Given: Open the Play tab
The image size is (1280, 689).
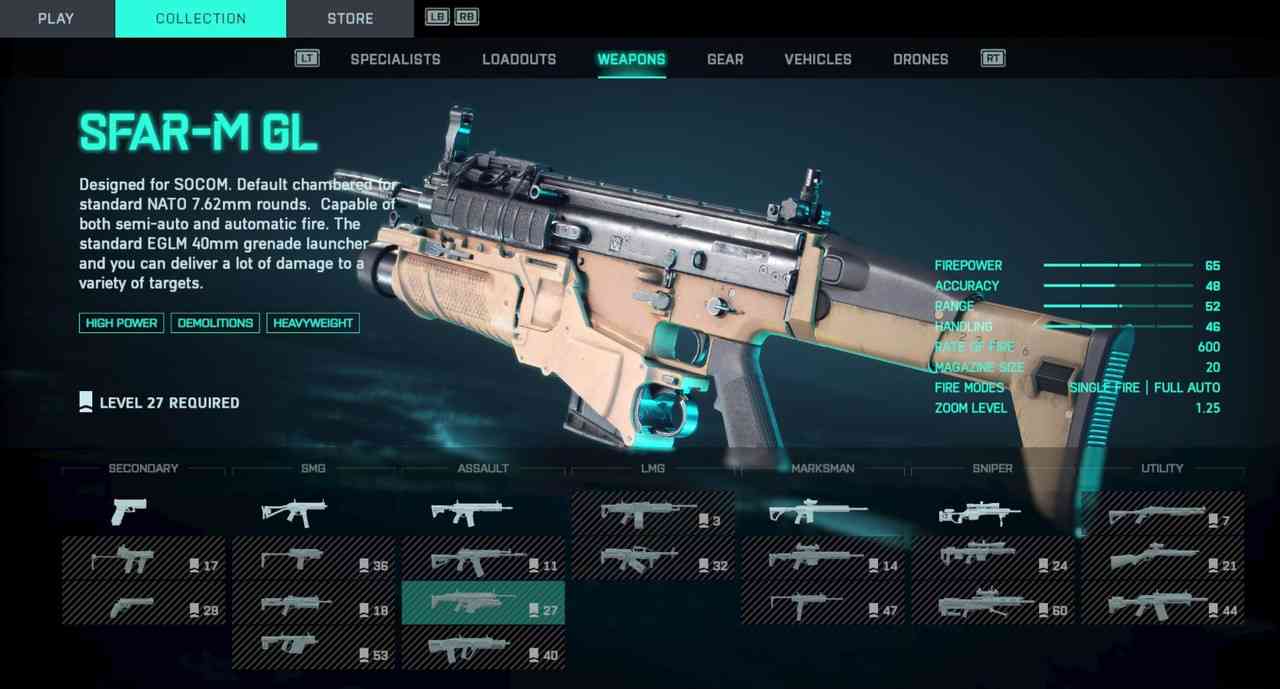Looking at the screenshot, I should 56,19.
